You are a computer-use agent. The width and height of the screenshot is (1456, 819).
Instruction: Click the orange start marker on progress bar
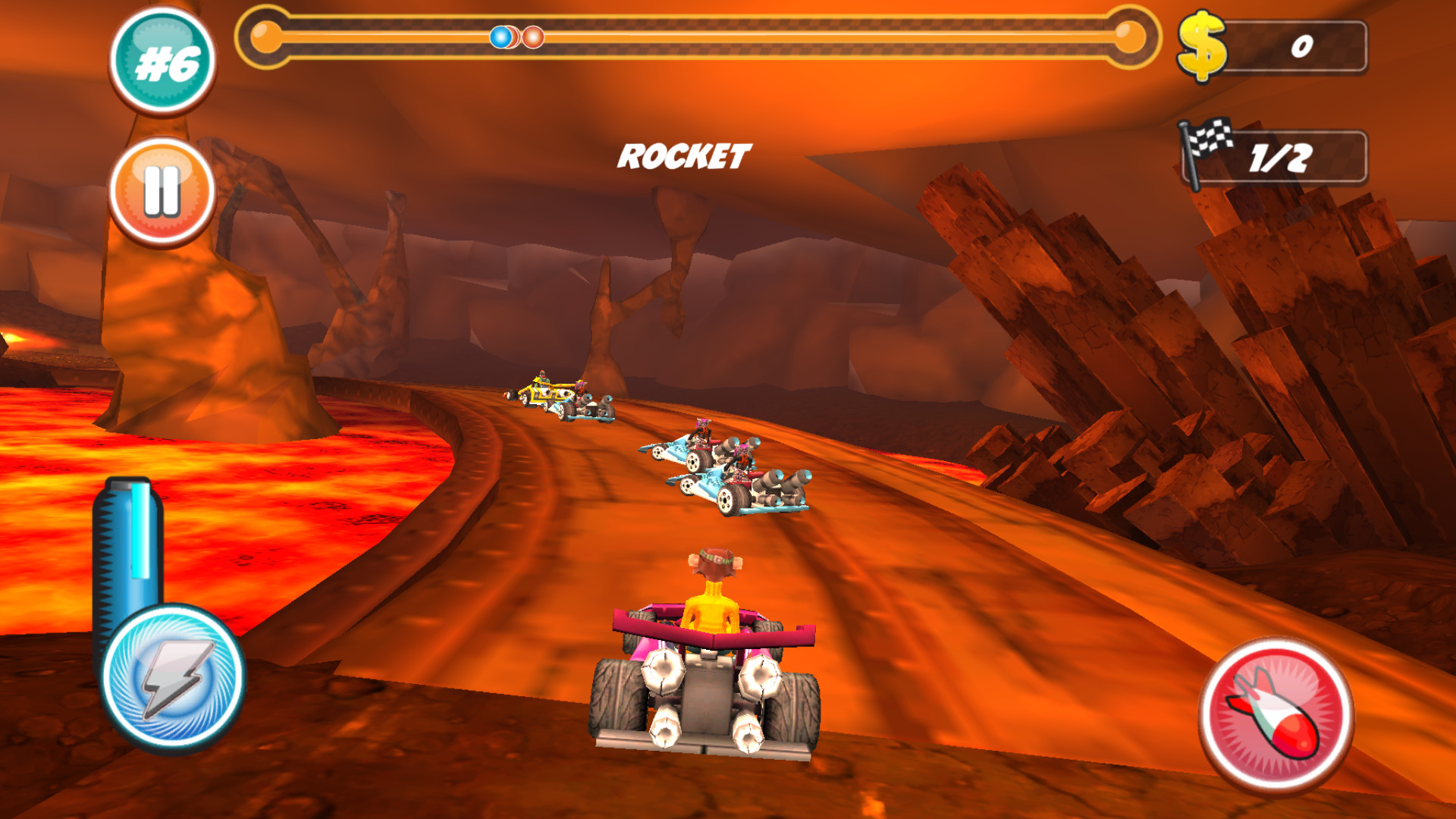265,35
